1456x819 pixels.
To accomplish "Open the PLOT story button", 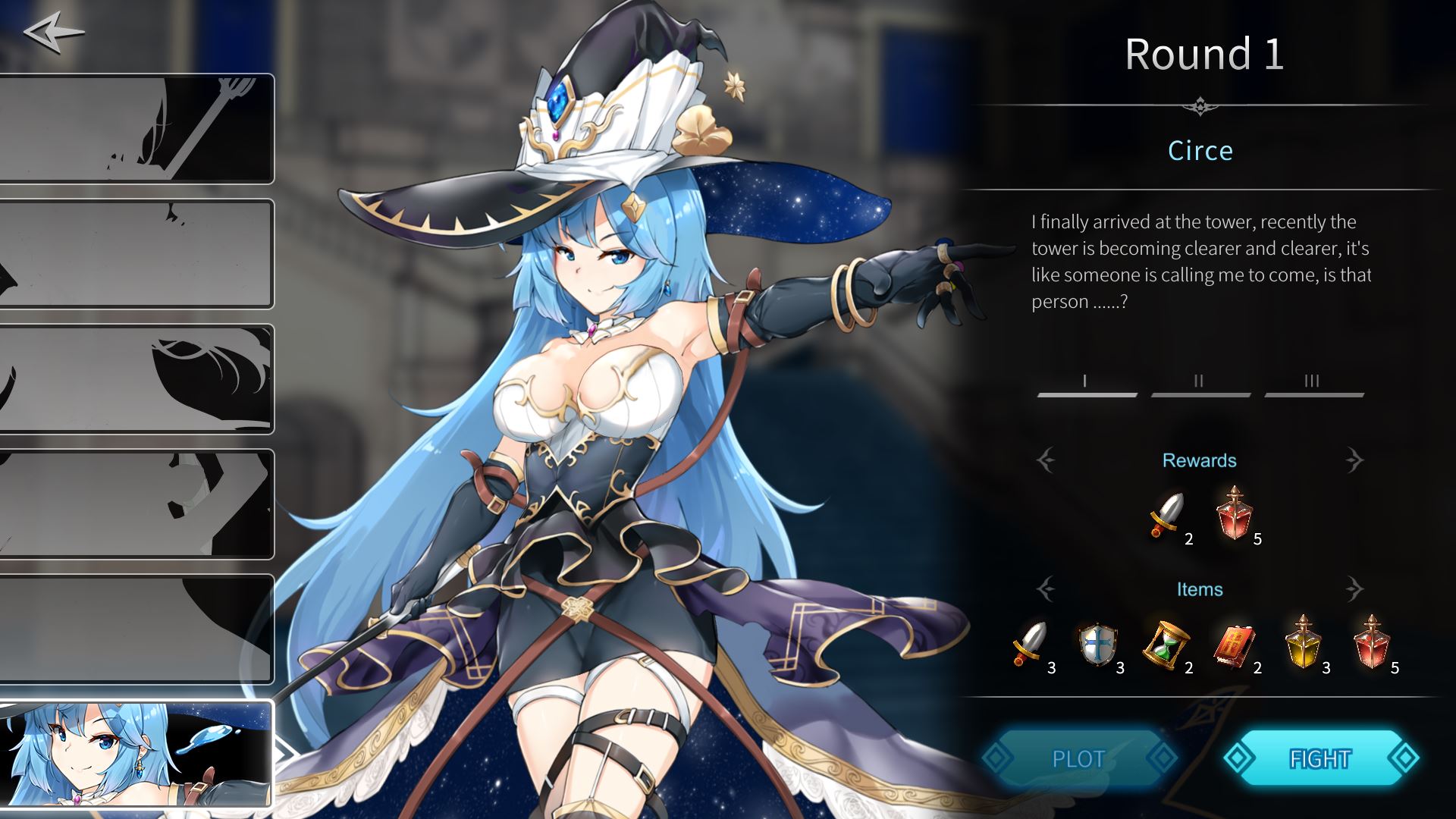I will click(1078, 758).
